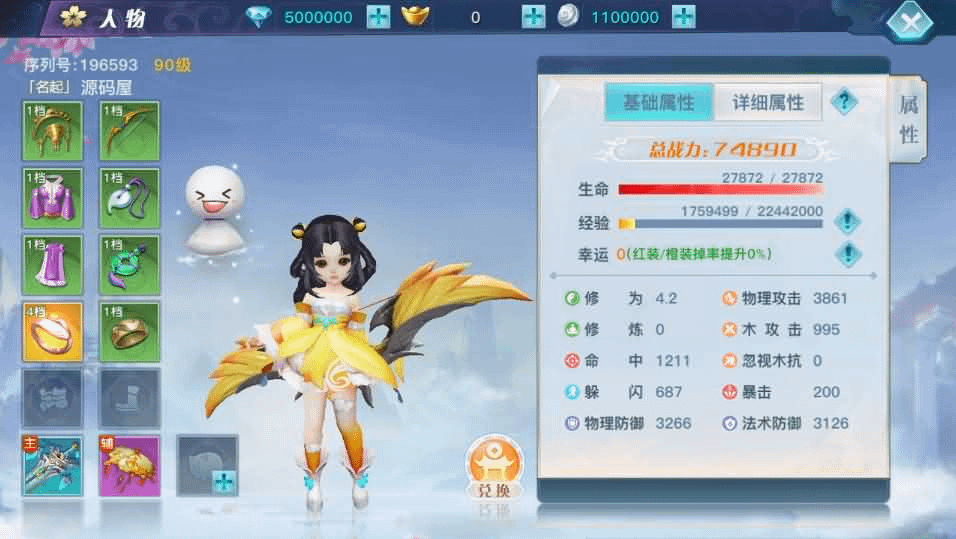
Task: Inspect the green jade amulet slot
Action: [x=130, y=264]
